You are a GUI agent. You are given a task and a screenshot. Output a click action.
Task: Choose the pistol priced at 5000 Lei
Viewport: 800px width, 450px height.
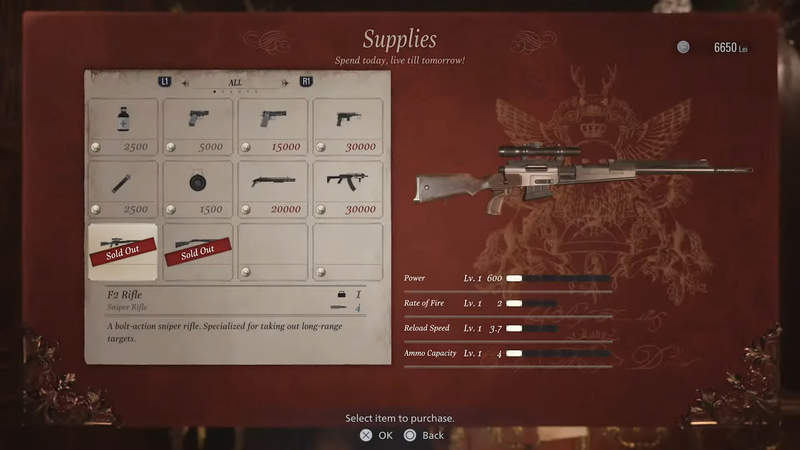197,127
